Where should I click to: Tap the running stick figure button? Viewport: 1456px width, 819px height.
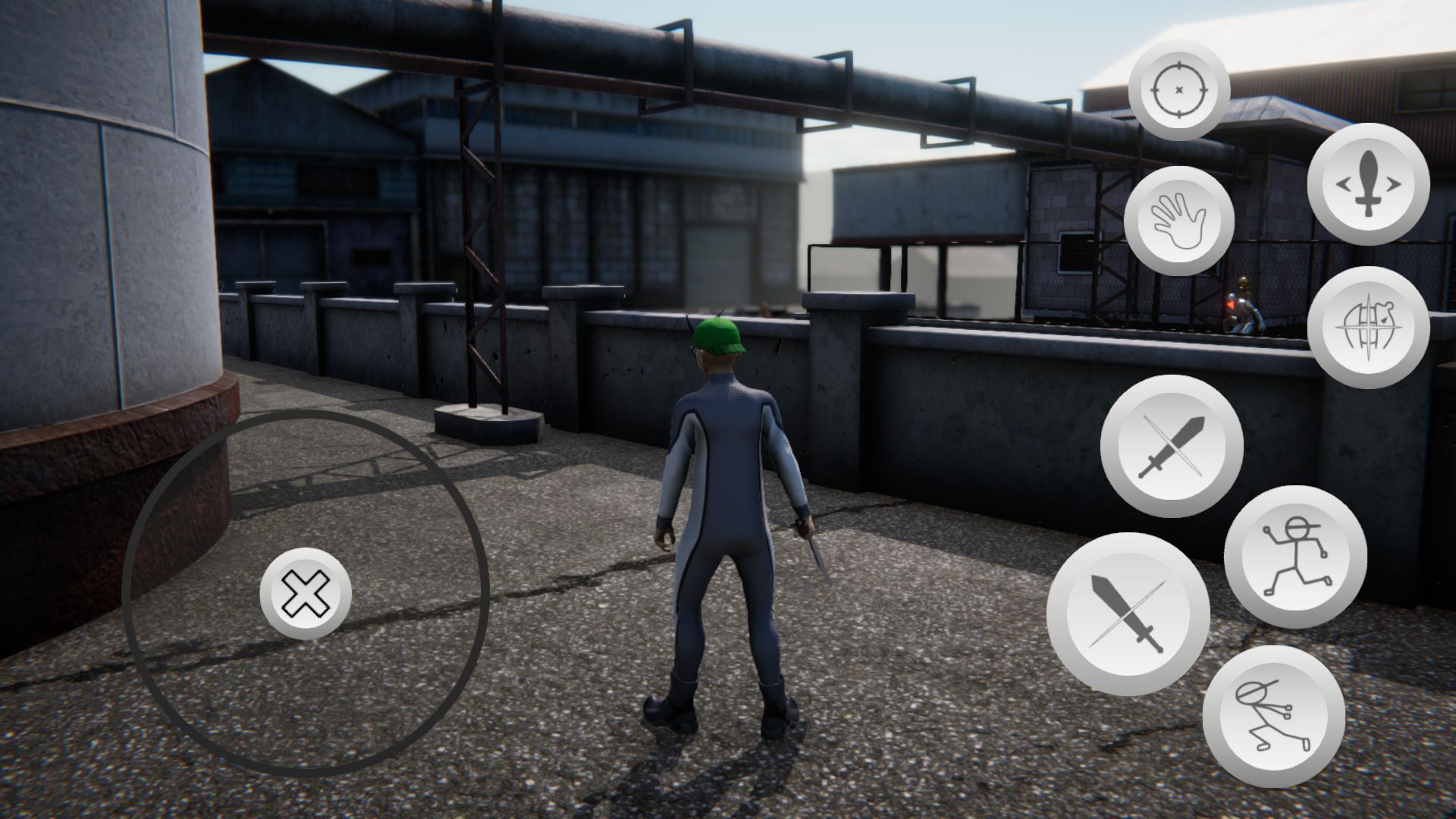coord(1295,557)
